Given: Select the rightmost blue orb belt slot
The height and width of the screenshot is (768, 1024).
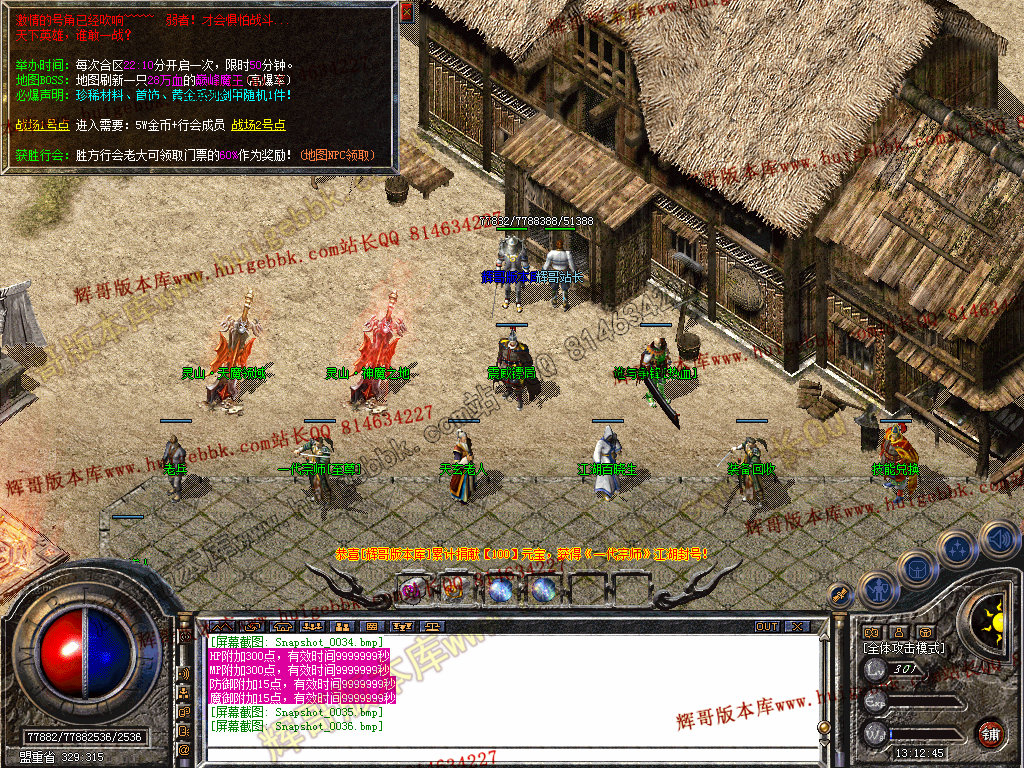Looking at the screenshot, I should (x=544, y=590).
